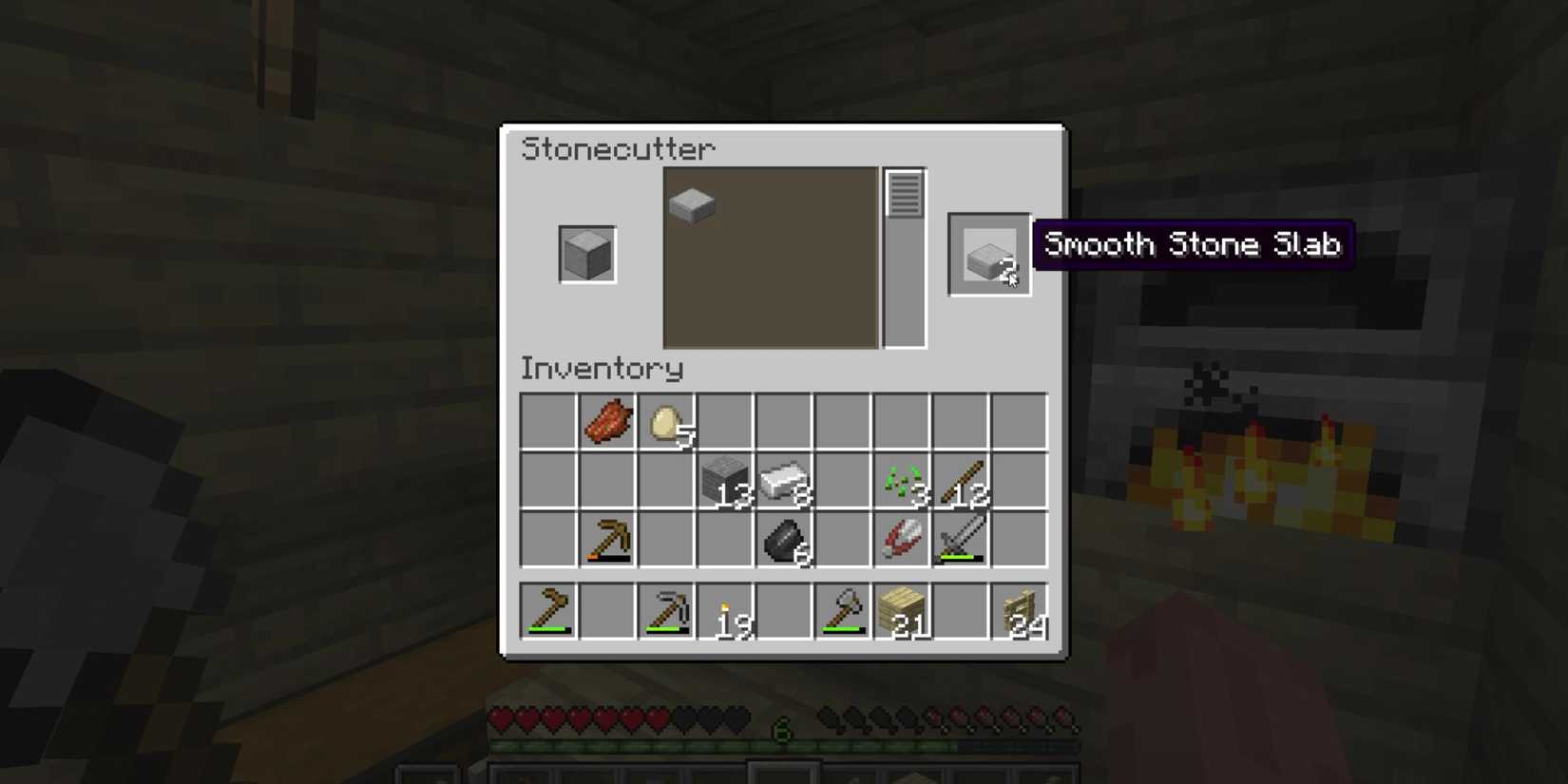Click the cooked porkchop
The height and width of the screenshot is (784, 1568).
(608, 421)
